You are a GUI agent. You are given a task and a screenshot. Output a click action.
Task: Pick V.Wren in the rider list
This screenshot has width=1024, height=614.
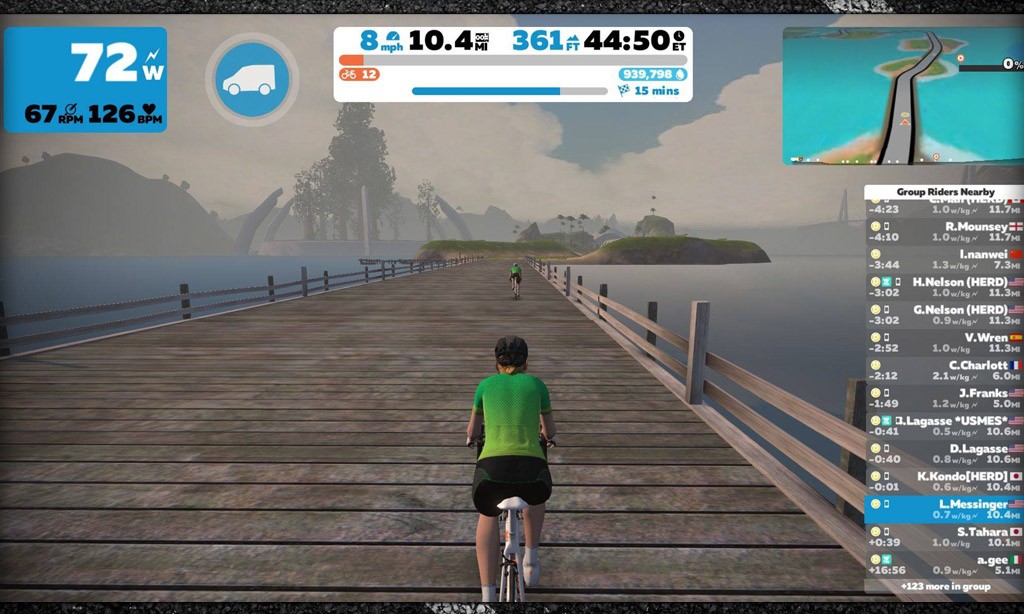944,344
